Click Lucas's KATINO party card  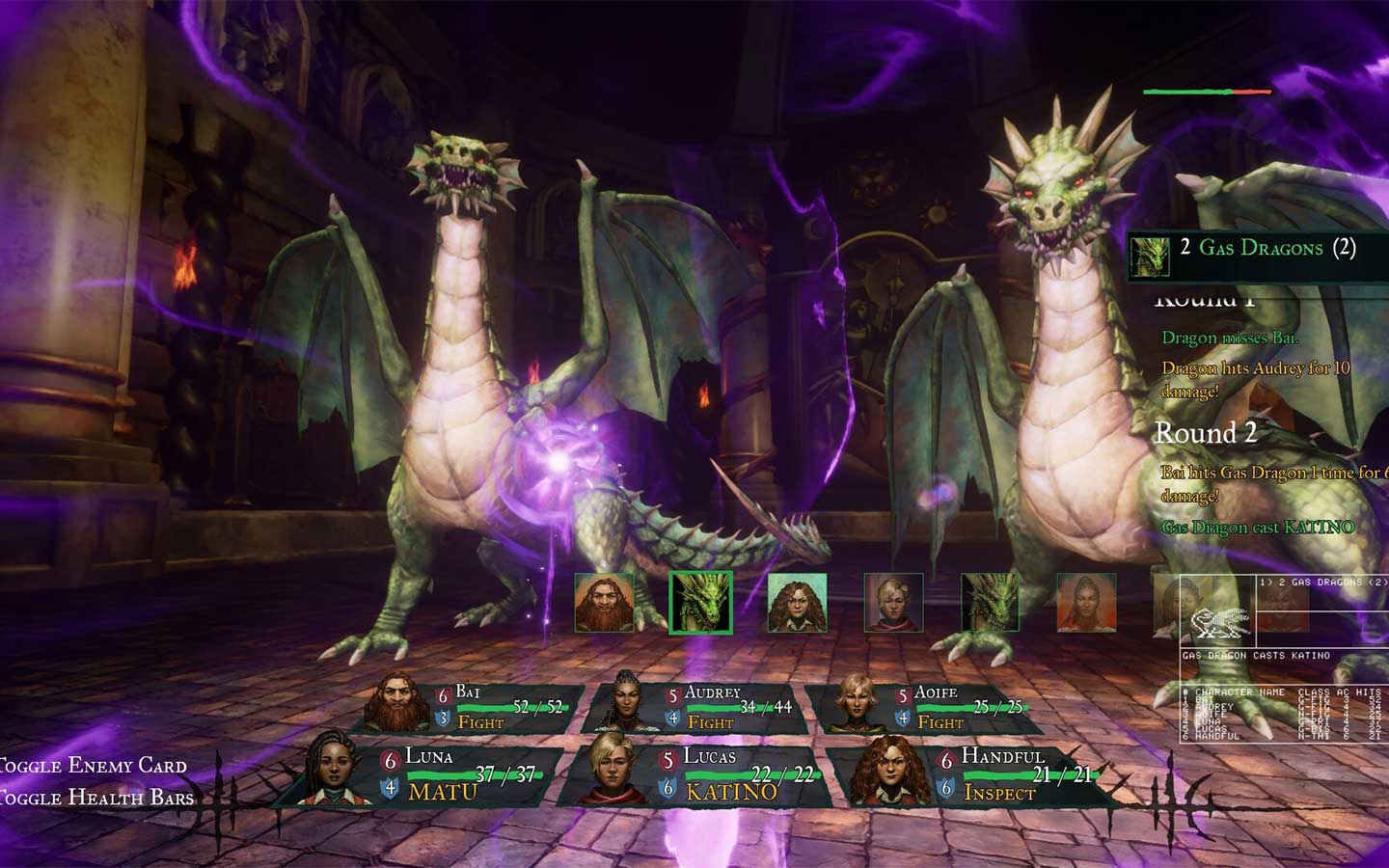tap(699, 775)
